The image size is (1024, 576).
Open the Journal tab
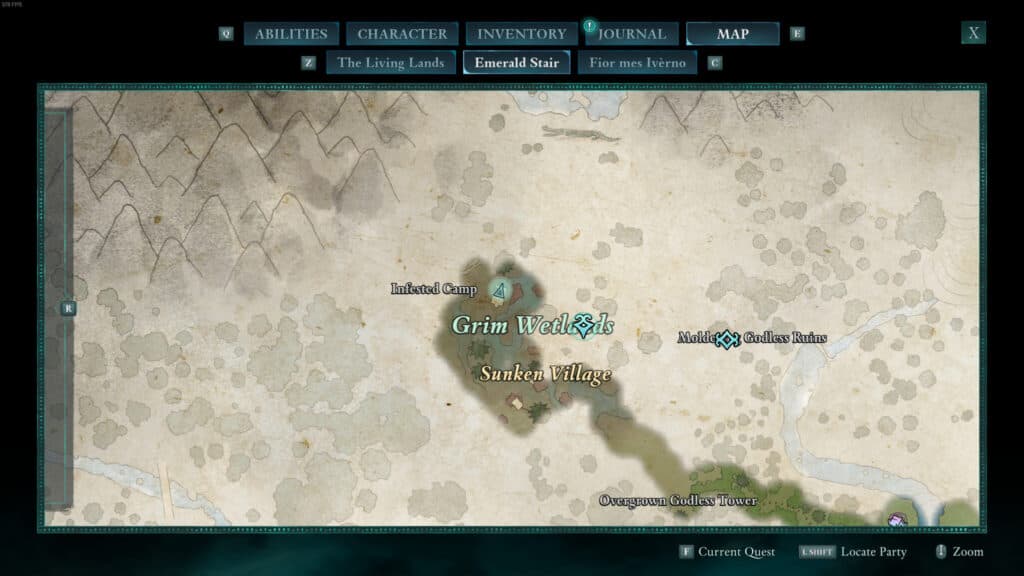click(633, 34)
